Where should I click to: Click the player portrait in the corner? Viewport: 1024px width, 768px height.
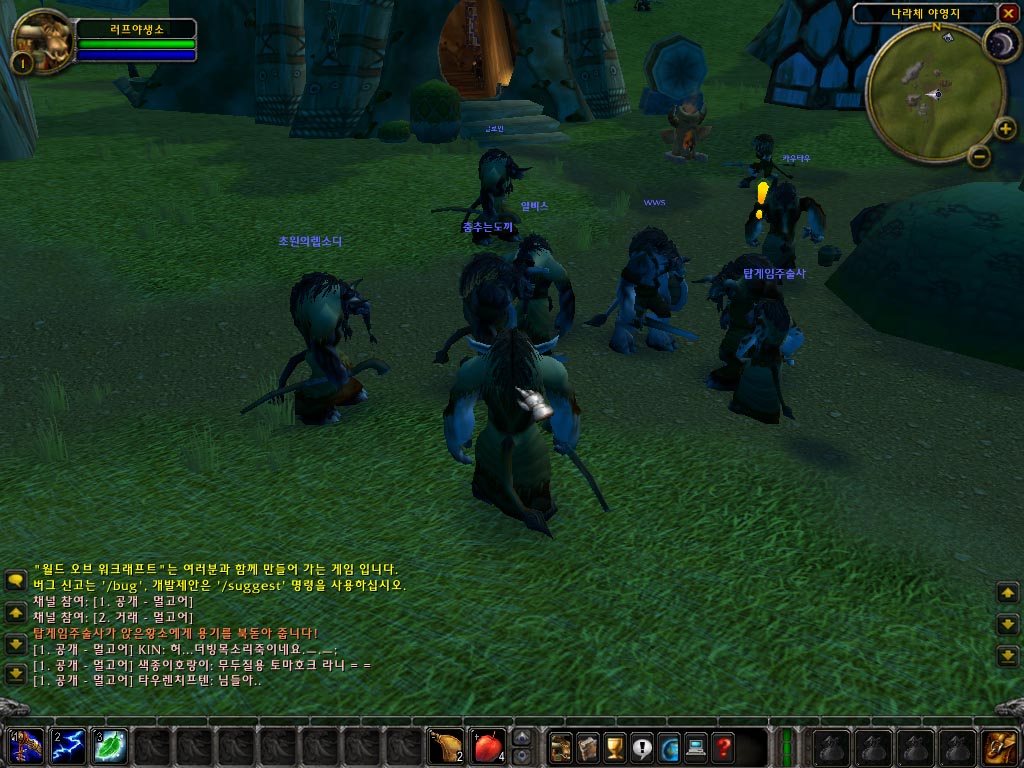pos(43,38)
